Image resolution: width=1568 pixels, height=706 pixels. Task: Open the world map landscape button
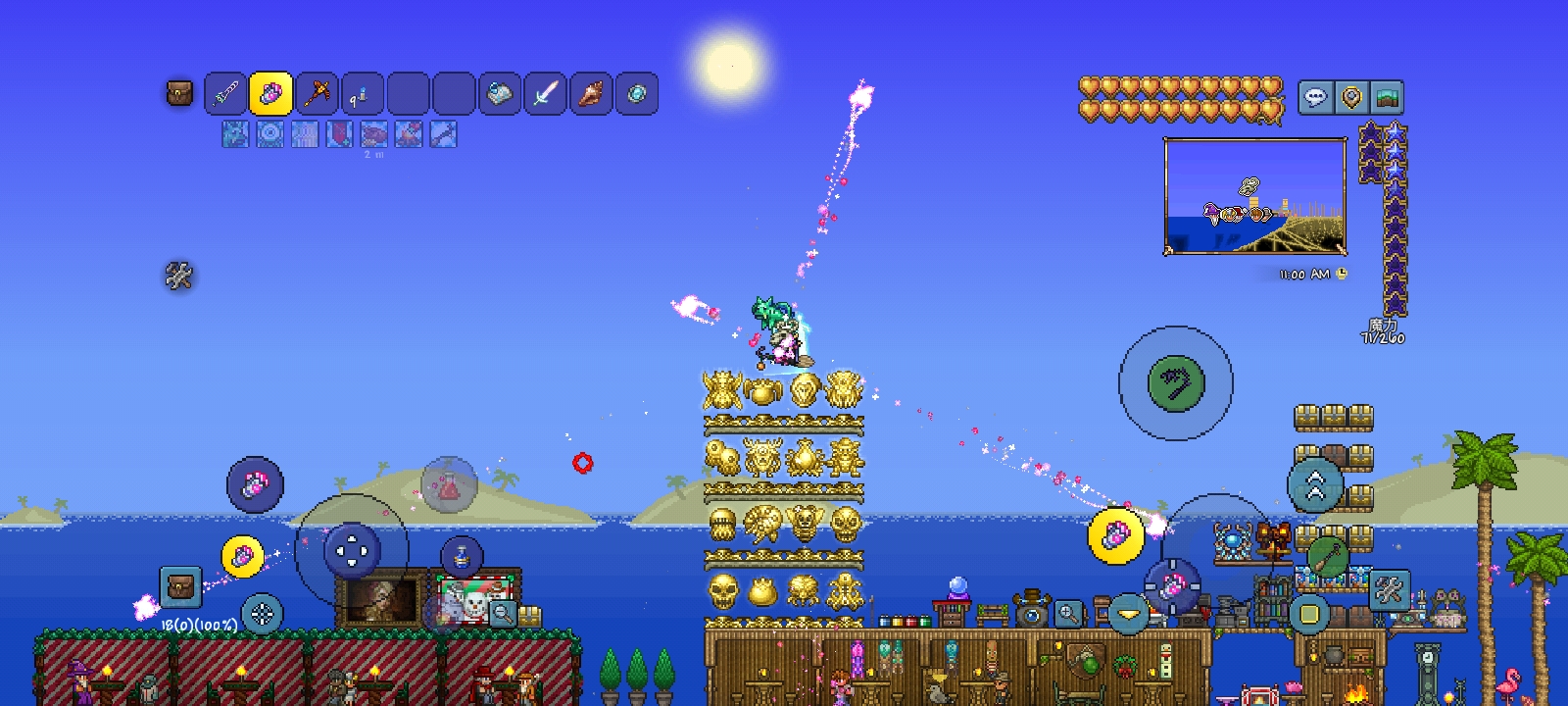coord(1386,97)
